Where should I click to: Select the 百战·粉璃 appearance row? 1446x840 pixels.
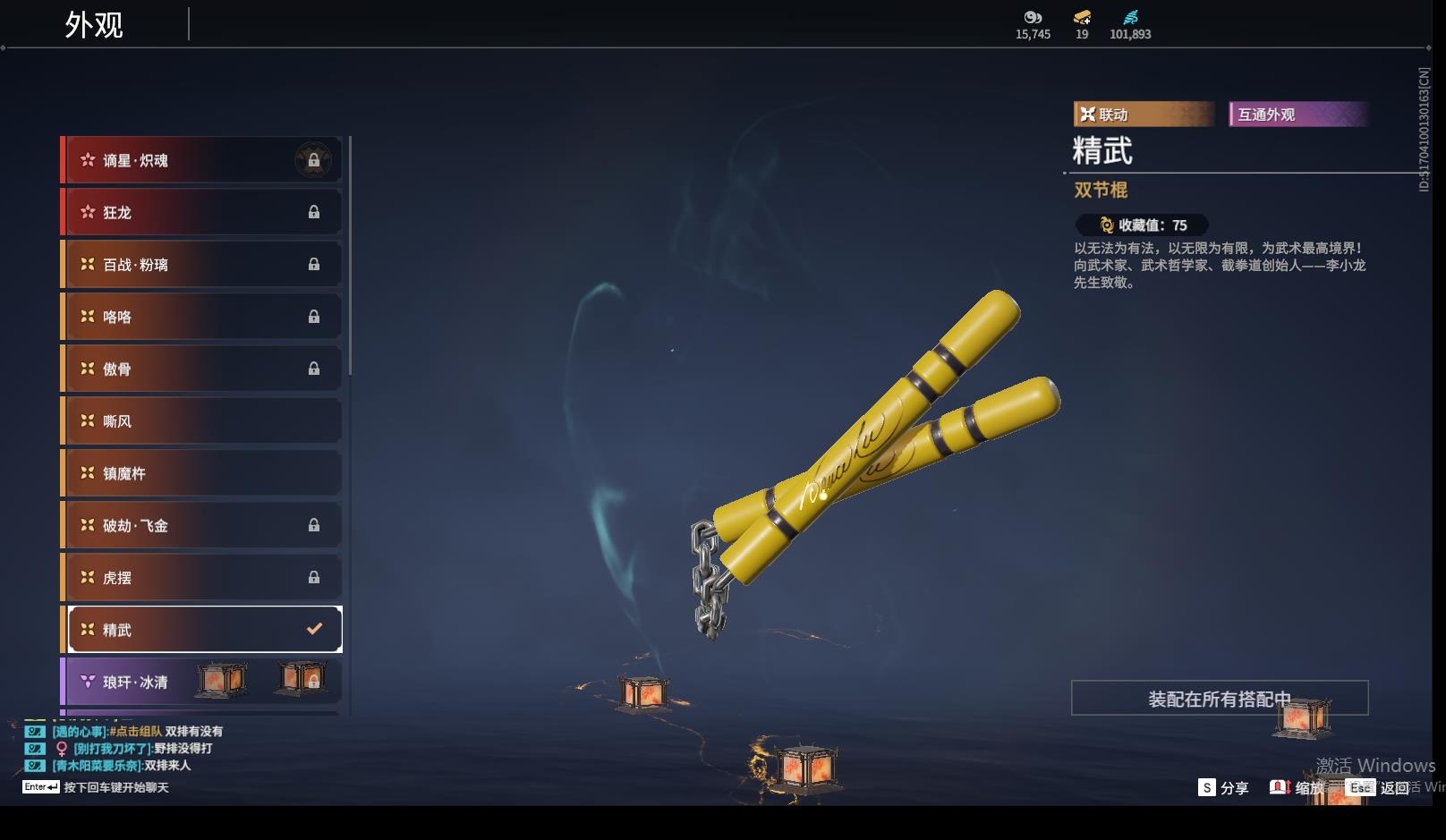[x=202, y=265]
